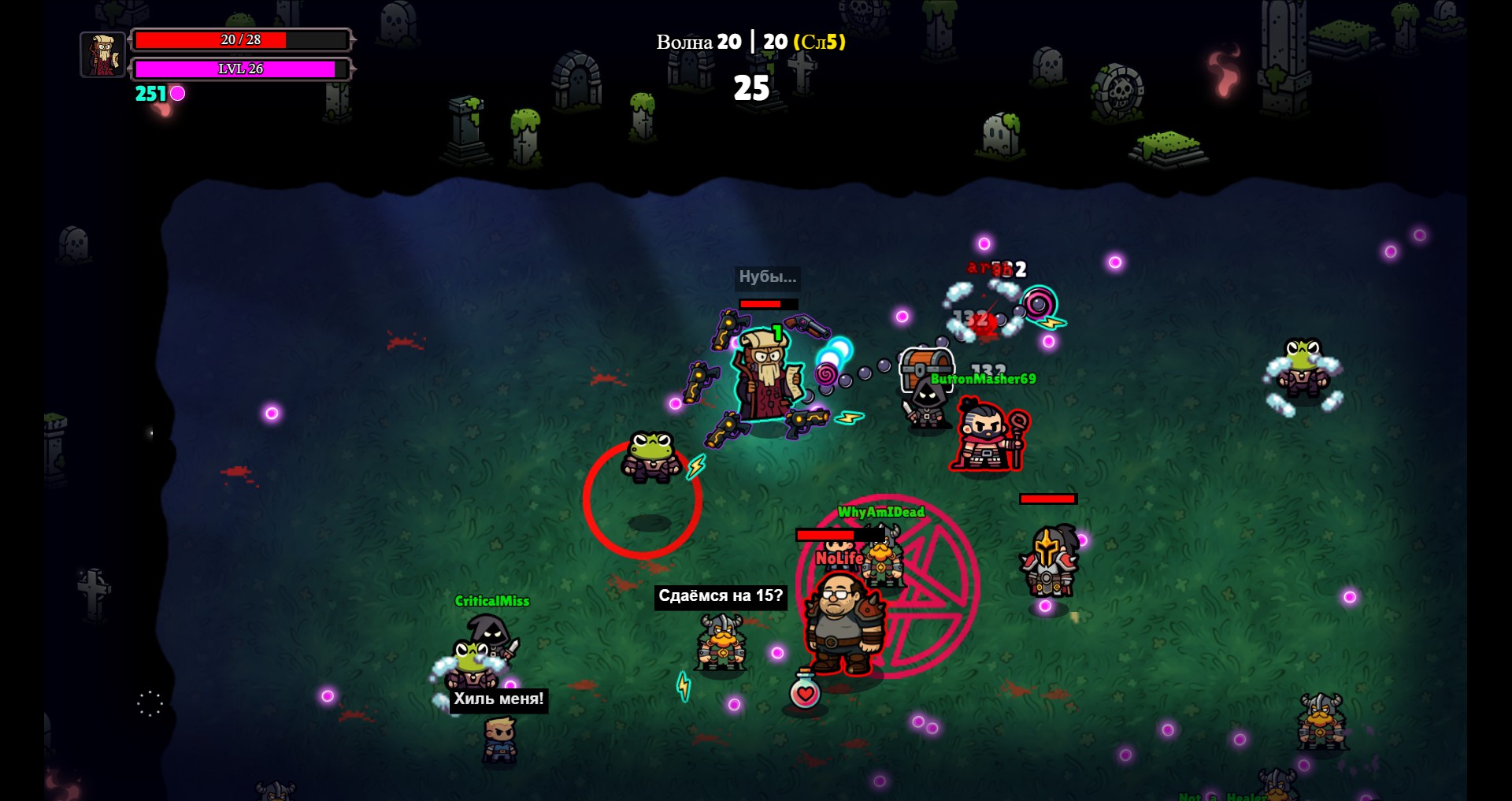Click the bearded wizard character portrait
This screenshot has height=801, width=1512.
(103, 54)
